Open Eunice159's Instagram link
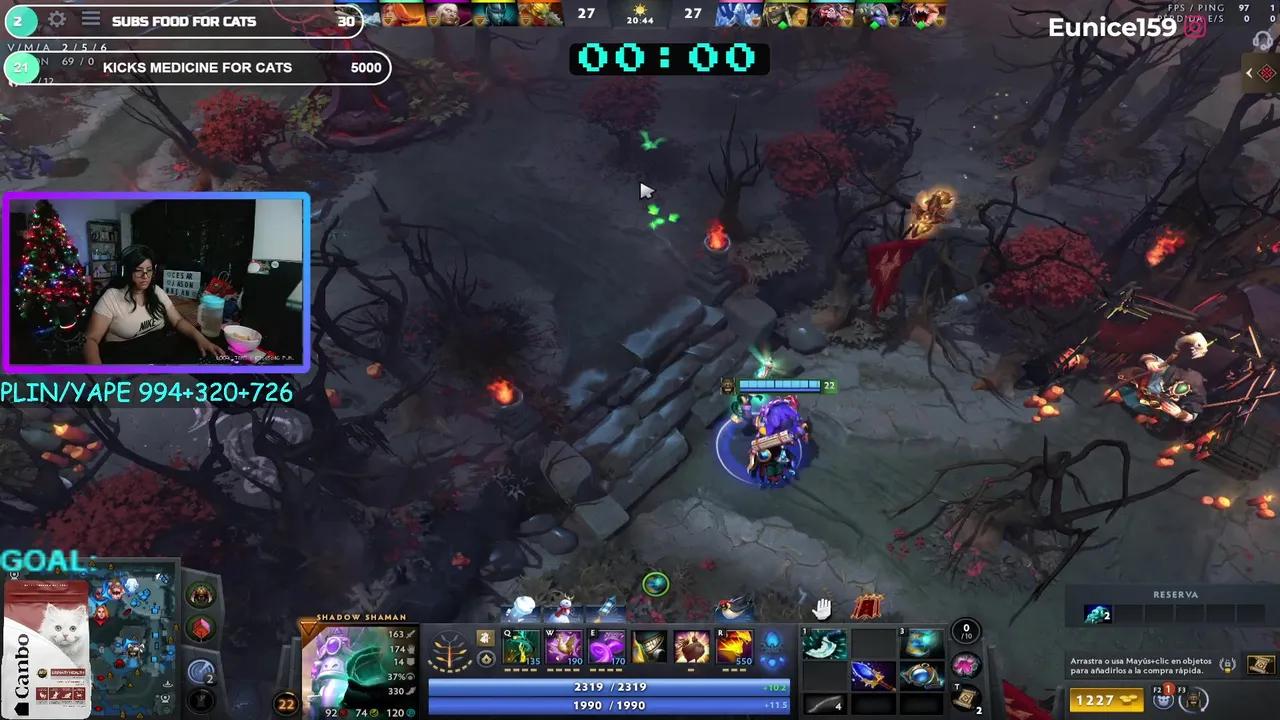The image size is (1280, 720). [x=1193, y=28]
